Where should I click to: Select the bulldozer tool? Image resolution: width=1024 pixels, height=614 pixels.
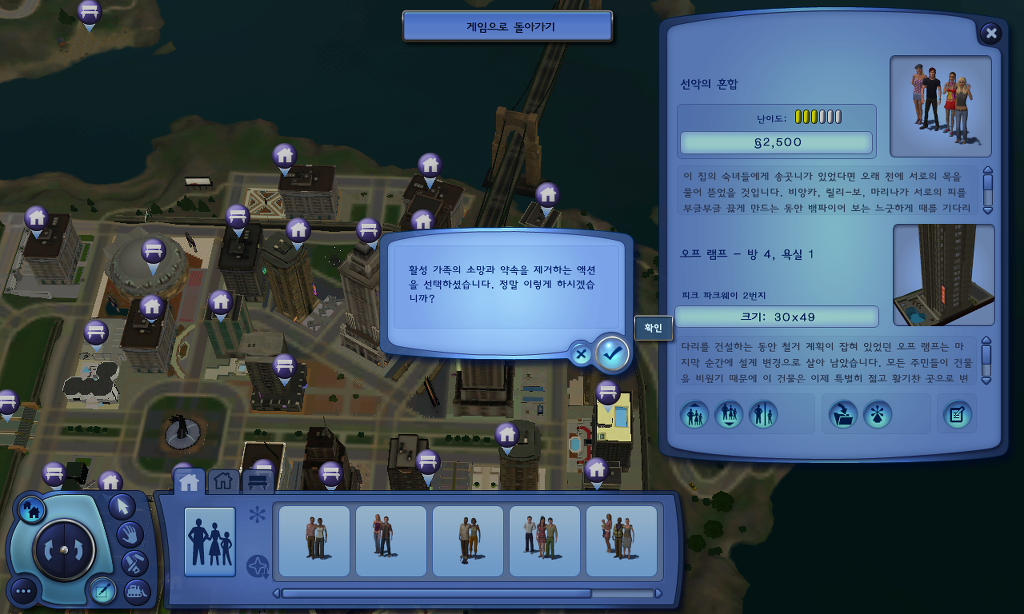(x=137, y=590)
